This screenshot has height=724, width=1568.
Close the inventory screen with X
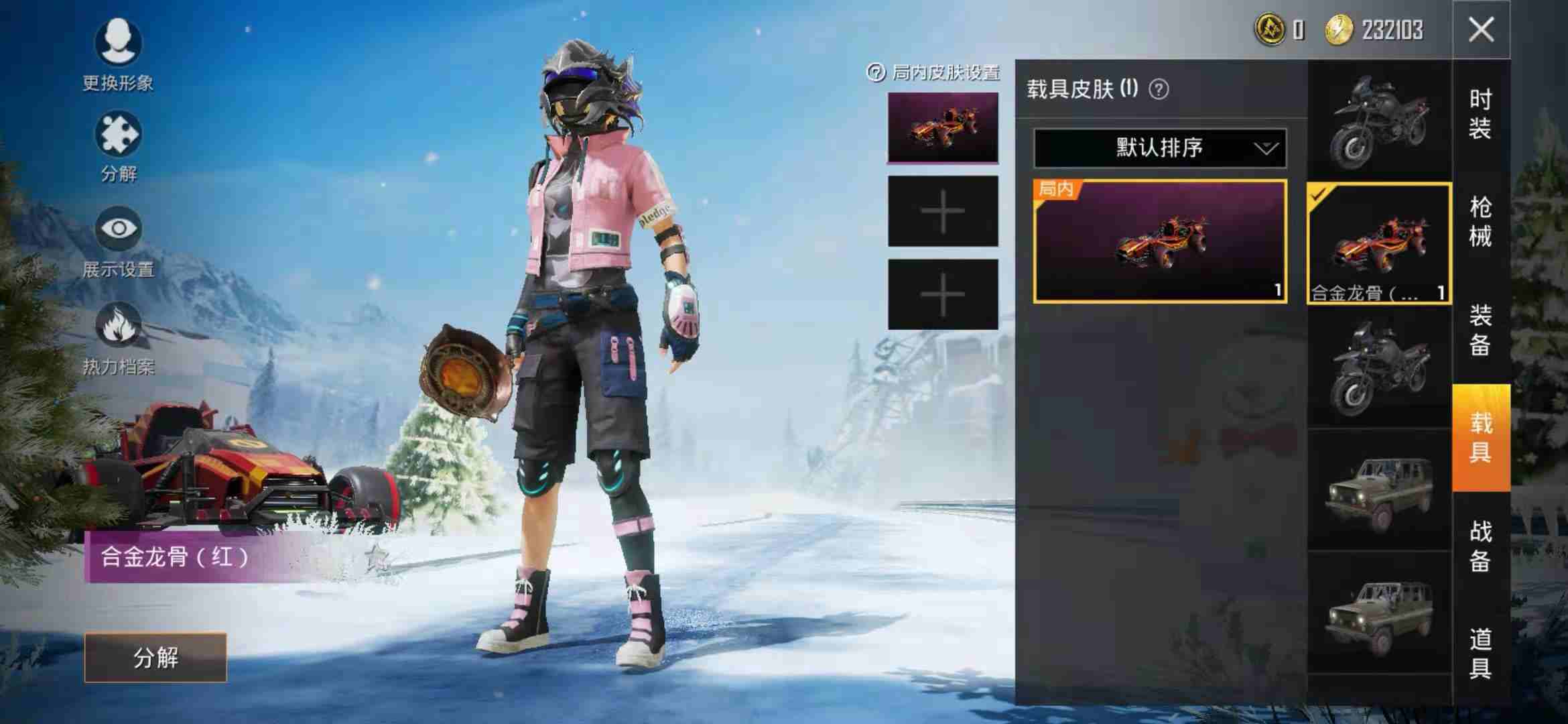tap(1481, 30)
